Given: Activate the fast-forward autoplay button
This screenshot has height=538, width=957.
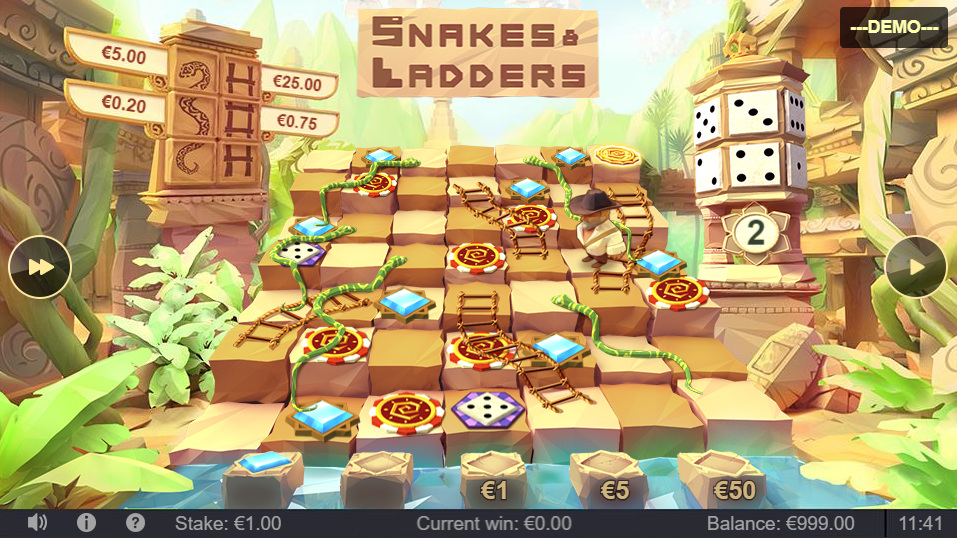Looking at the screenshot, I should pyautogui.click(x=39, y=267).
